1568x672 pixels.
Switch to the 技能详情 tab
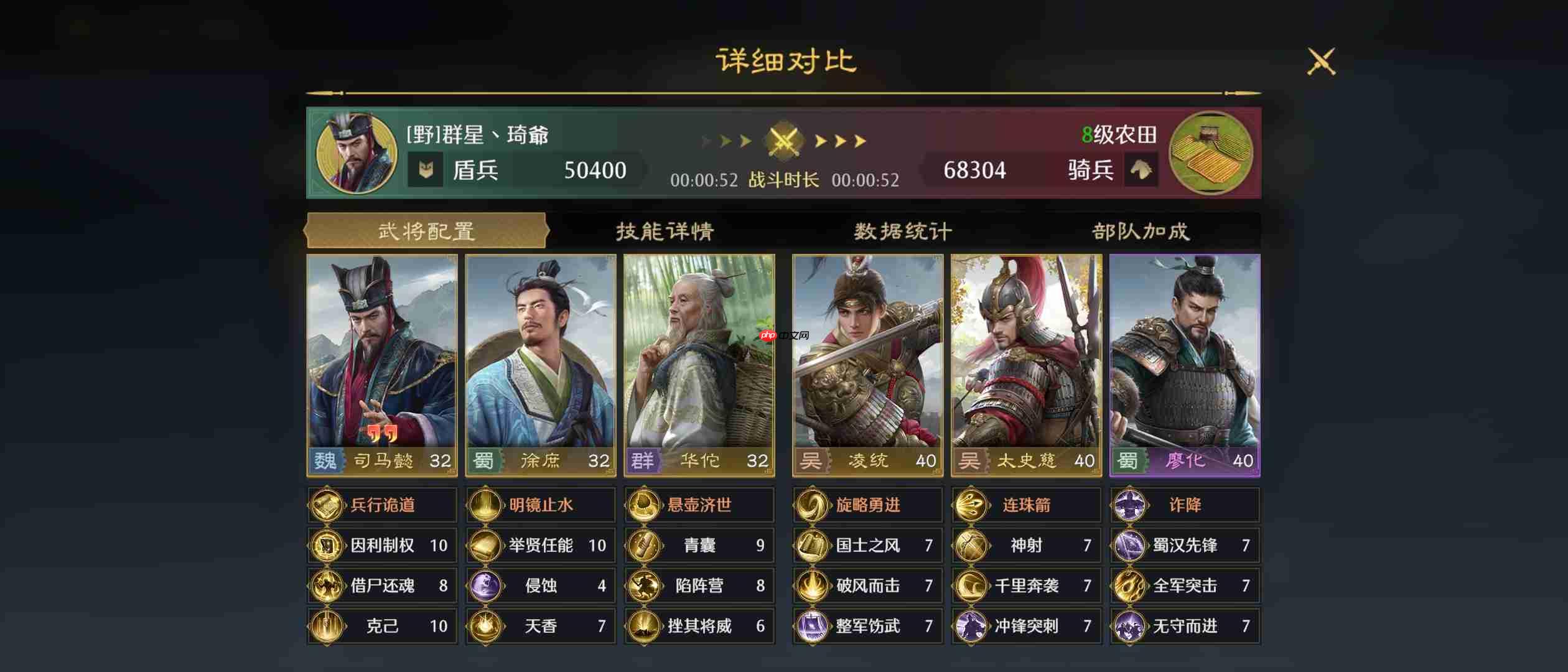tap(666, 230)
